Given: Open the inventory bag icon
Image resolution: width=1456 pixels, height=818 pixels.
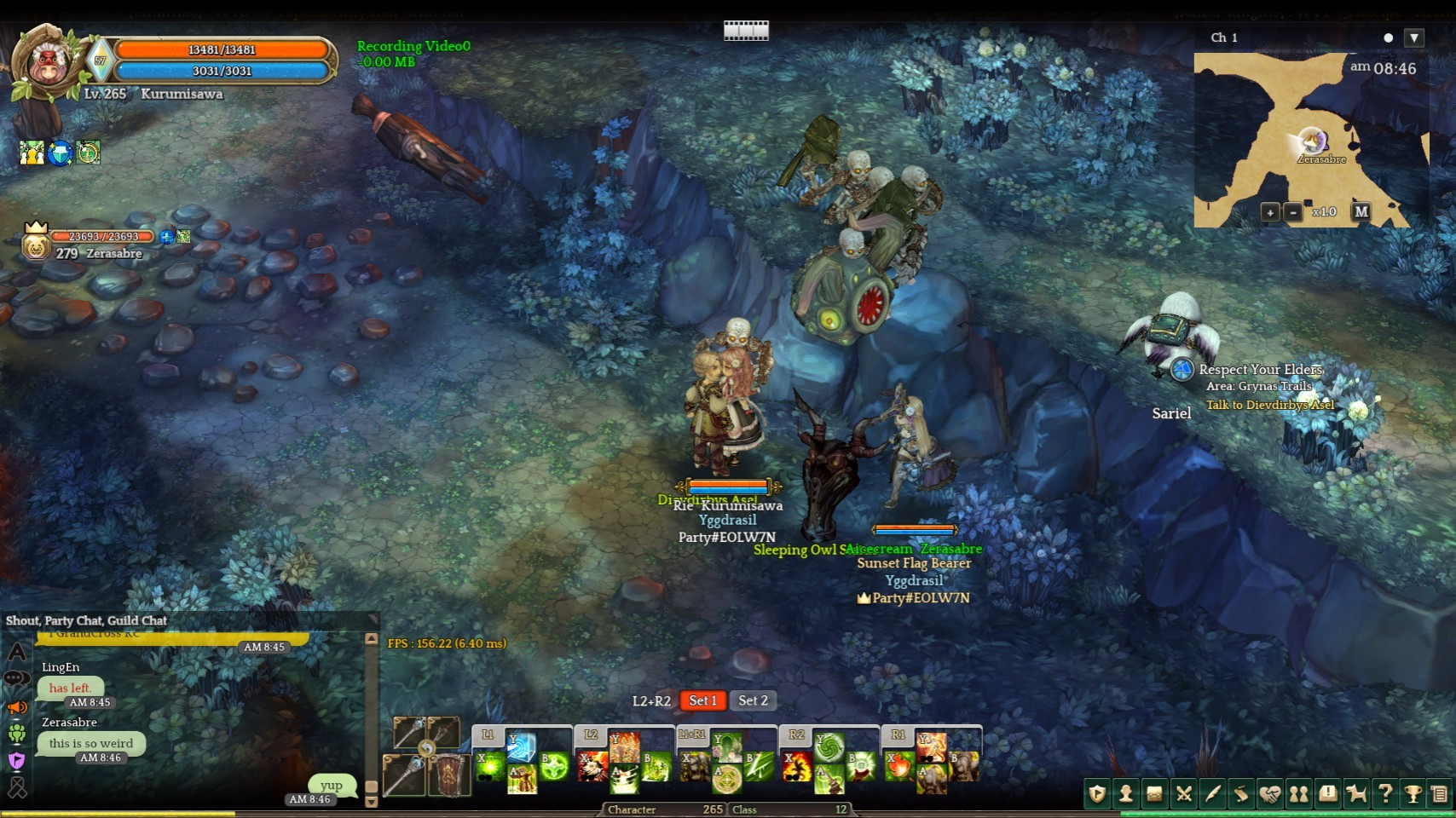Looking at the screenshot, I should [x=1154, y=794].
